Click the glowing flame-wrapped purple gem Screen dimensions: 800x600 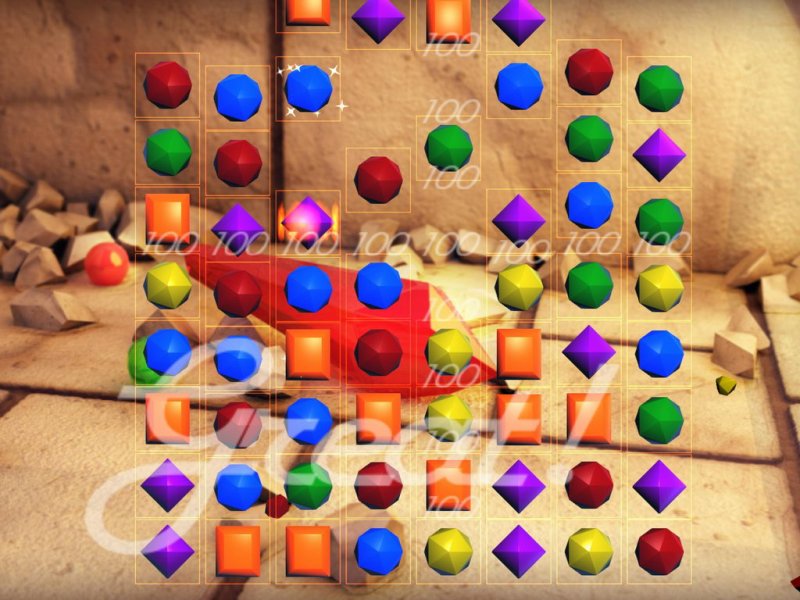(x=308, y=217)
